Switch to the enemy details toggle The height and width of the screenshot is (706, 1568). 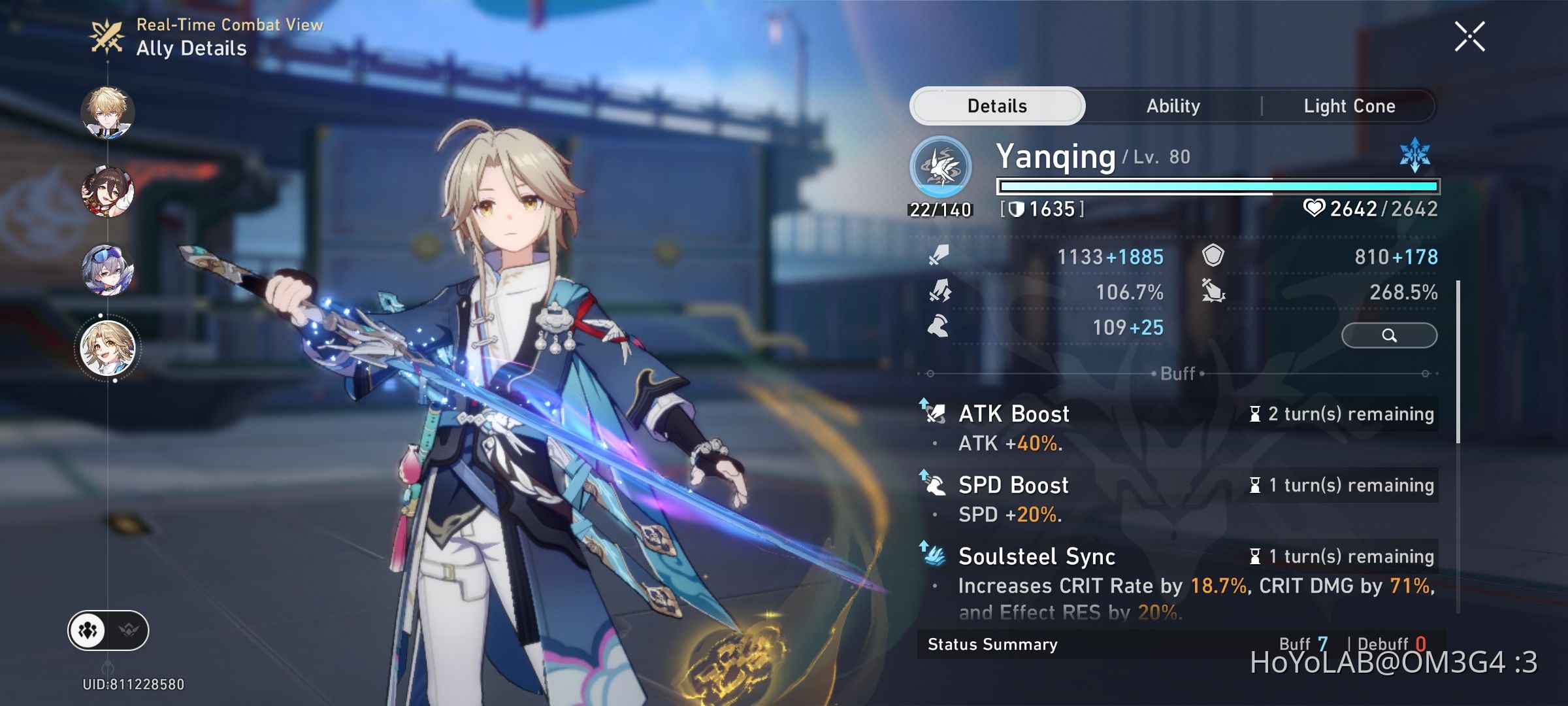pyautogui.click(x=128, y=630)
